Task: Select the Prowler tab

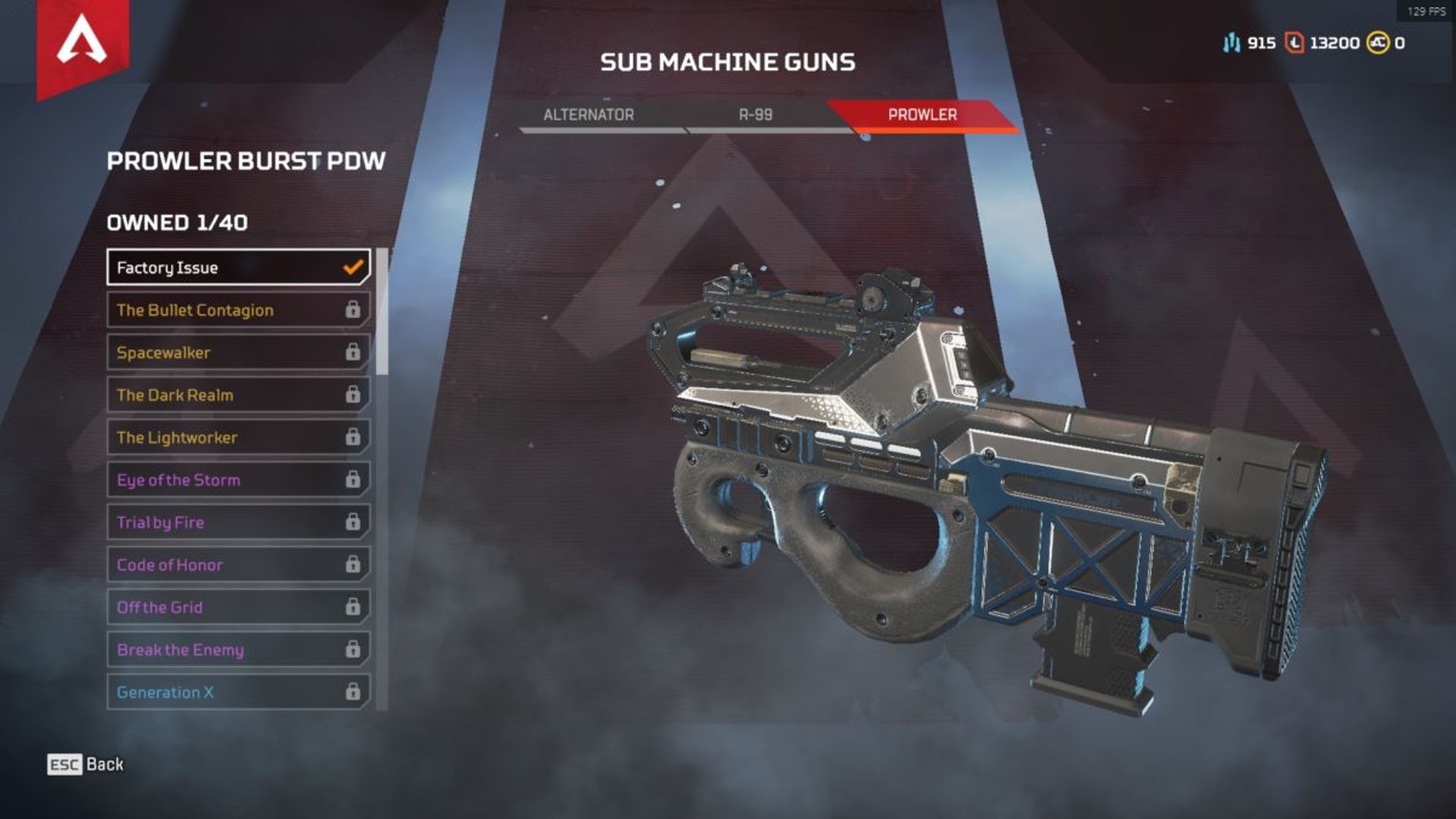Action: [x=922, y=115]
